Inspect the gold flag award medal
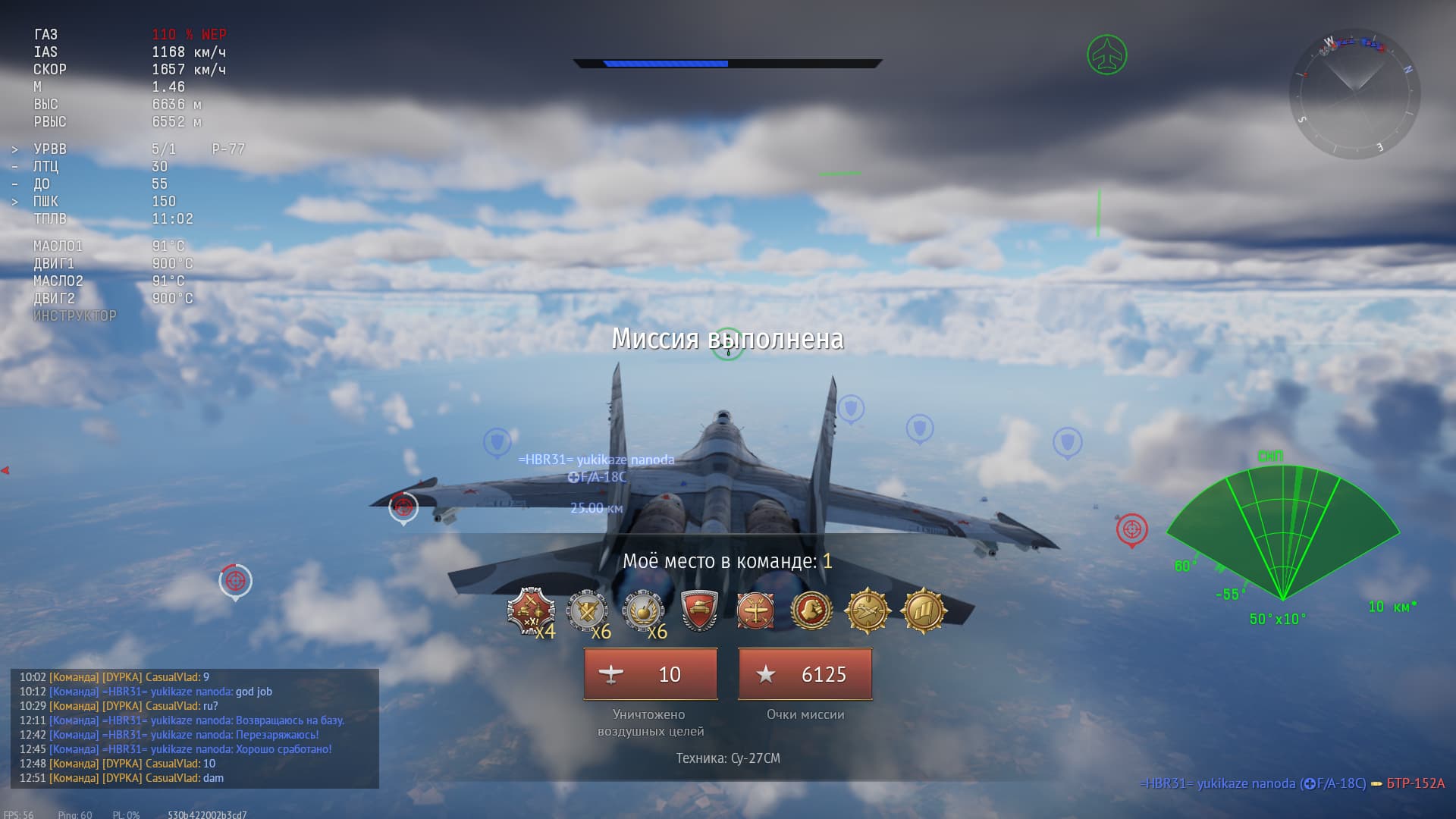The width and height of the screenshot is (1456, 819). tap(923, 610)
